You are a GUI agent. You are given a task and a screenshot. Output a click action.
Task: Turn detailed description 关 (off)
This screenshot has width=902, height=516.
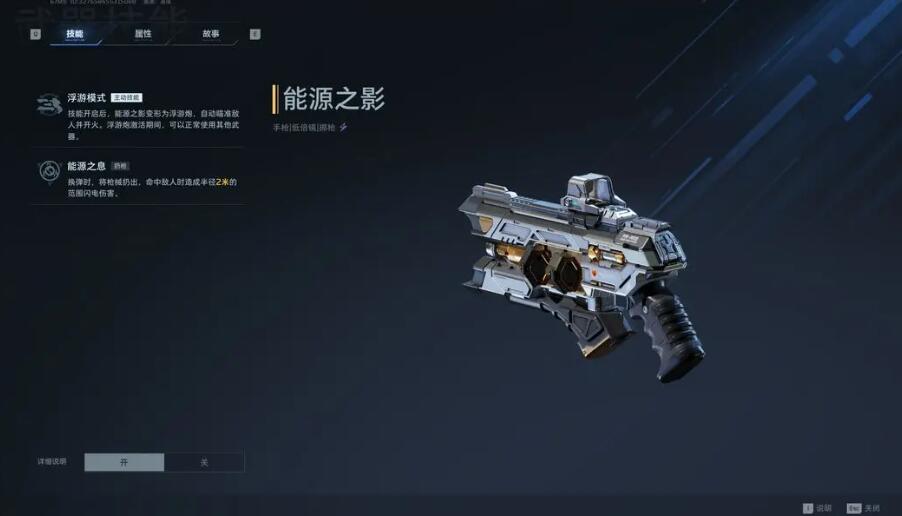tap(204, 462)
